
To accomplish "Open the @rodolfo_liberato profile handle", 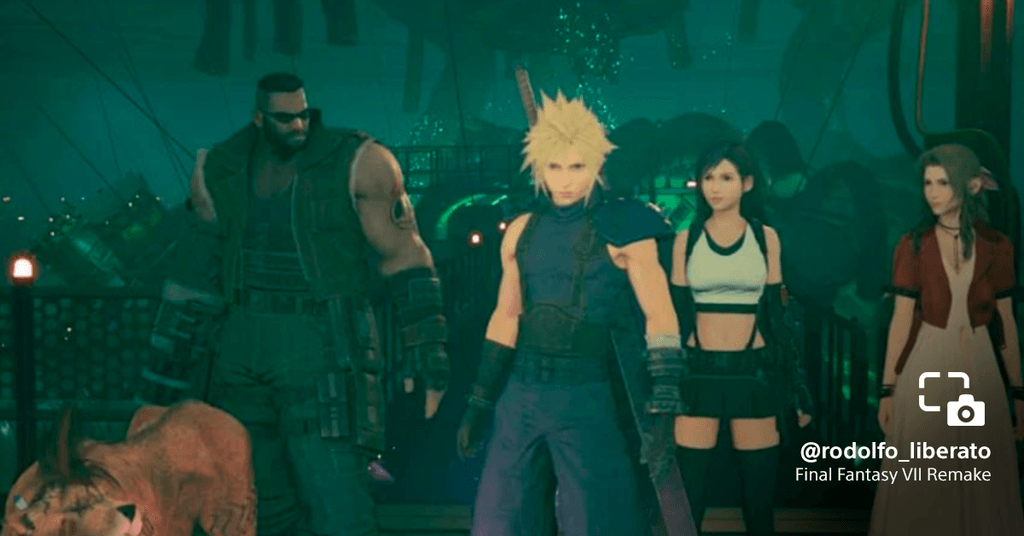I will coord(895,451).
